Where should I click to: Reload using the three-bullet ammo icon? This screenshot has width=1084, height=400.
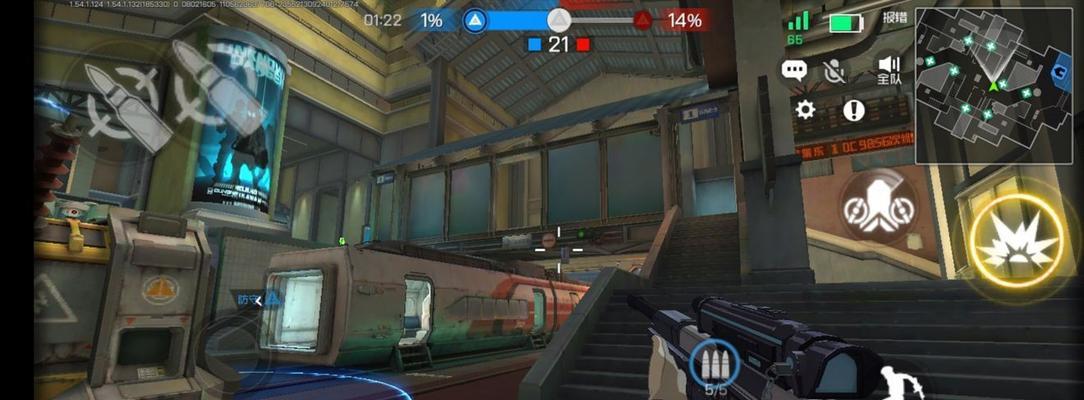click(714, 367)
